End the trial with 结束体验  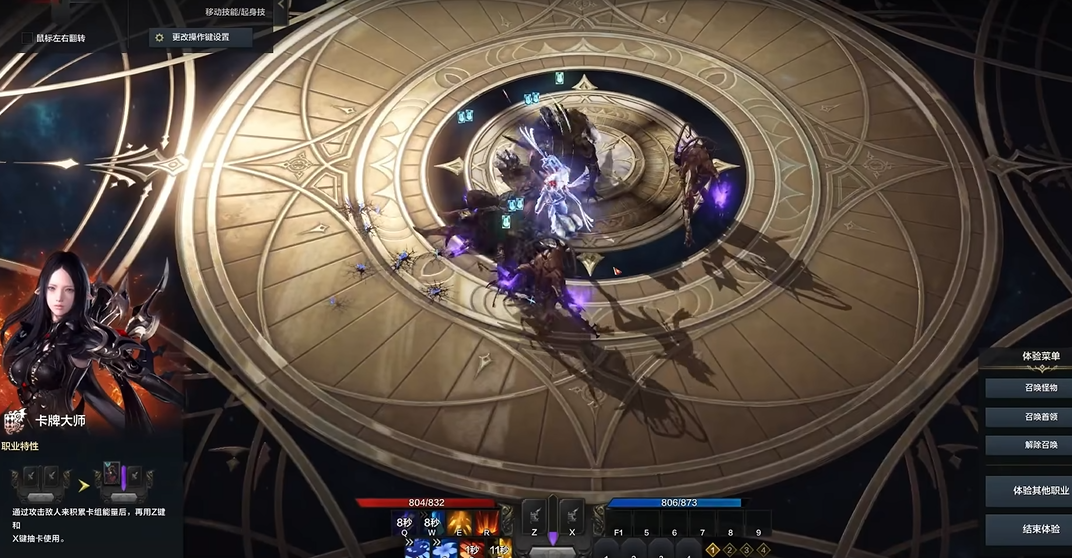[x=1027, y=529]
